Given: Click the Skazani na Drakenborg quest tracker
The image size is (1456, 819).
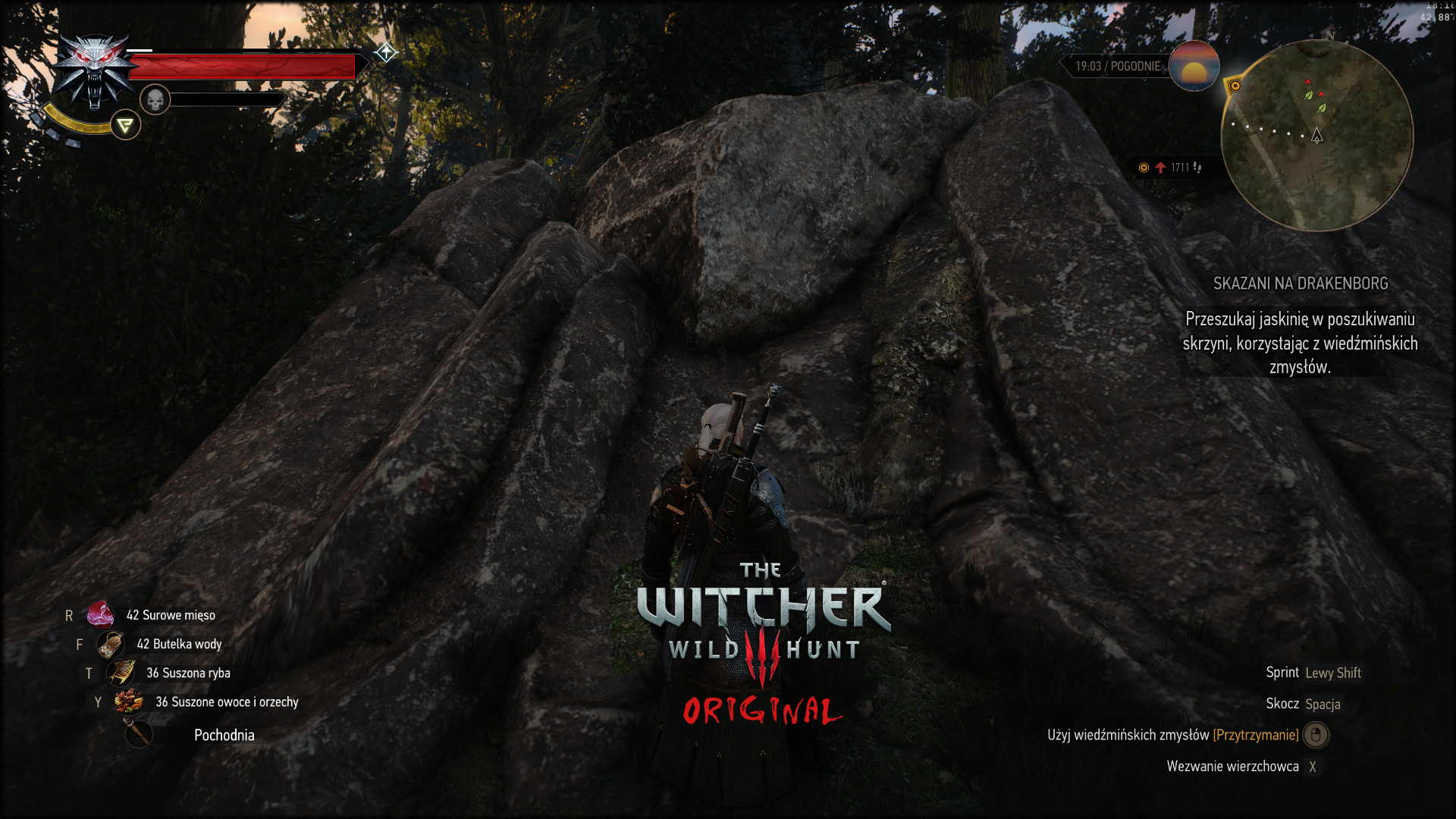Looking at the screenshot, I should pos(1300,284).
